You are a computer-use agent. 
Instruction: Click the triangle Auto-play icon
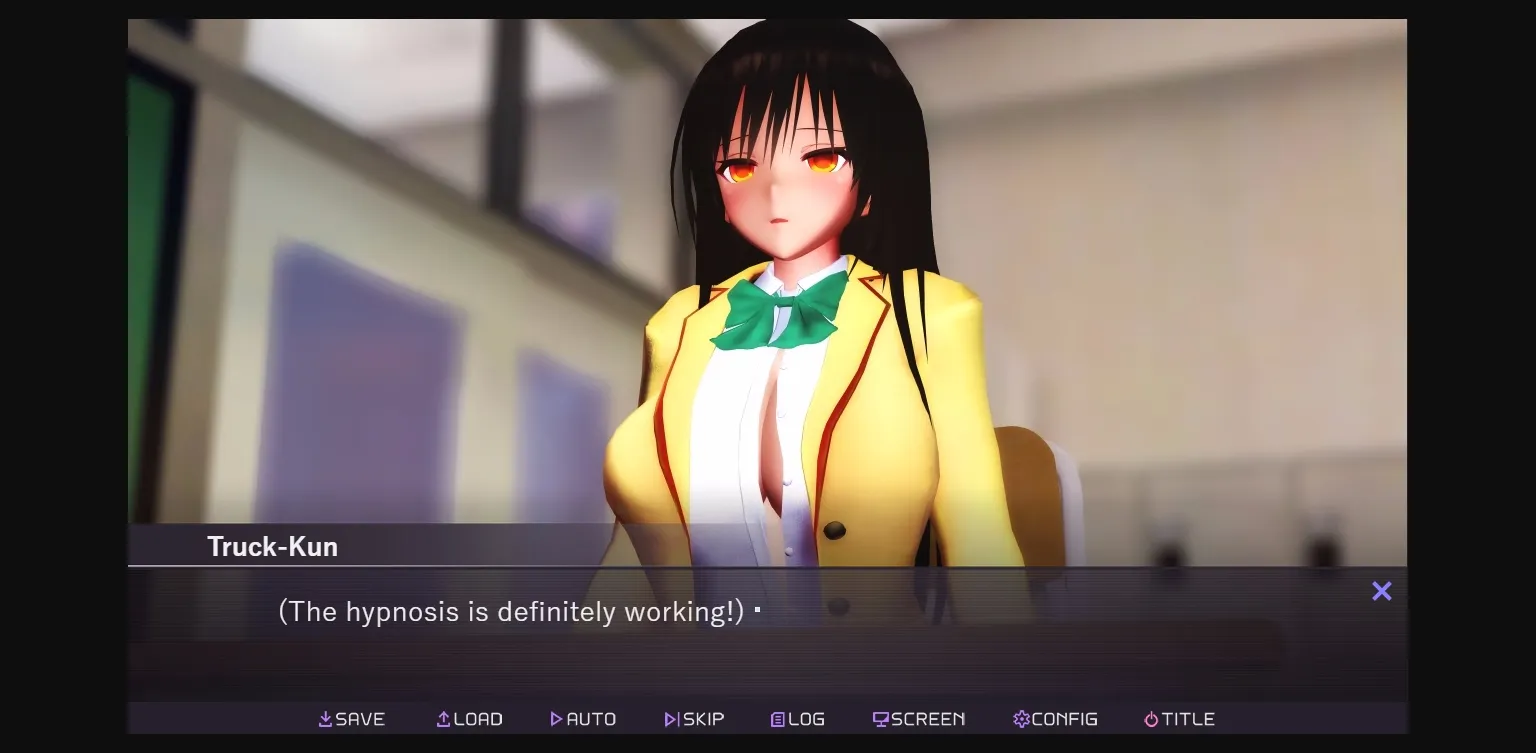coord(556,718)
